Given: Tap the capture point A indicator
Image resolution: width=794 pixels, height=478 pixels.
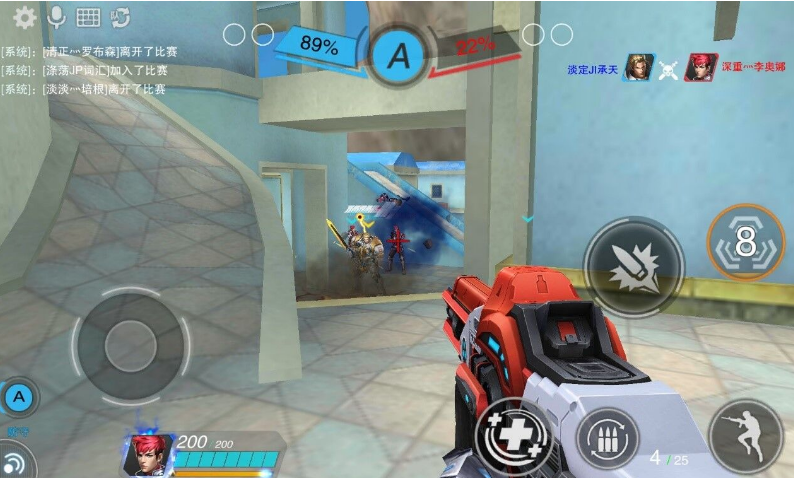Looking at the screenshot, I should (x=399, y=55).
